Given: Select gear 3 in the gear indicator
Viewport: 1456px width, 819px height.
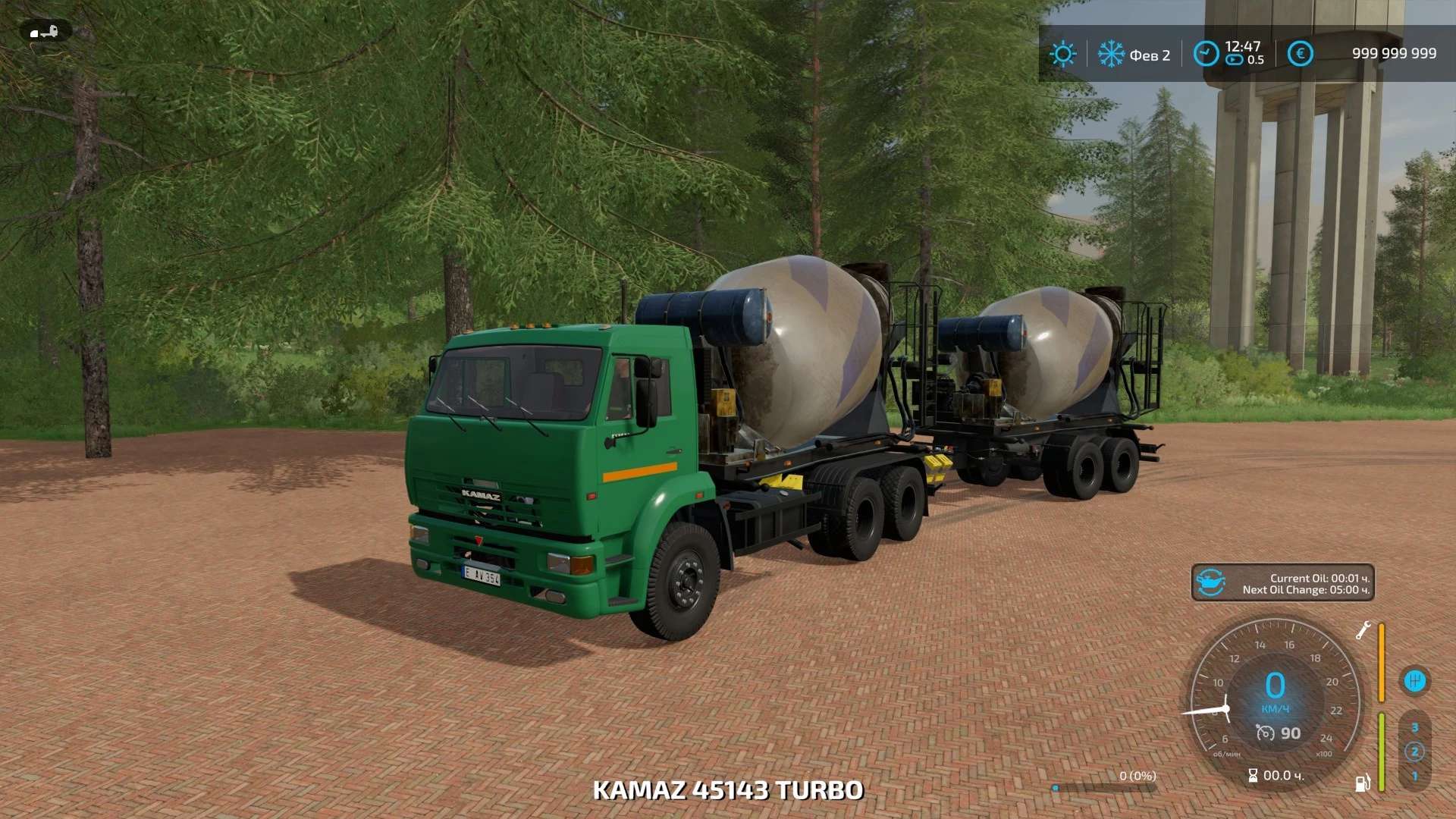Looking at the screenshot, I should point(1414,728).
